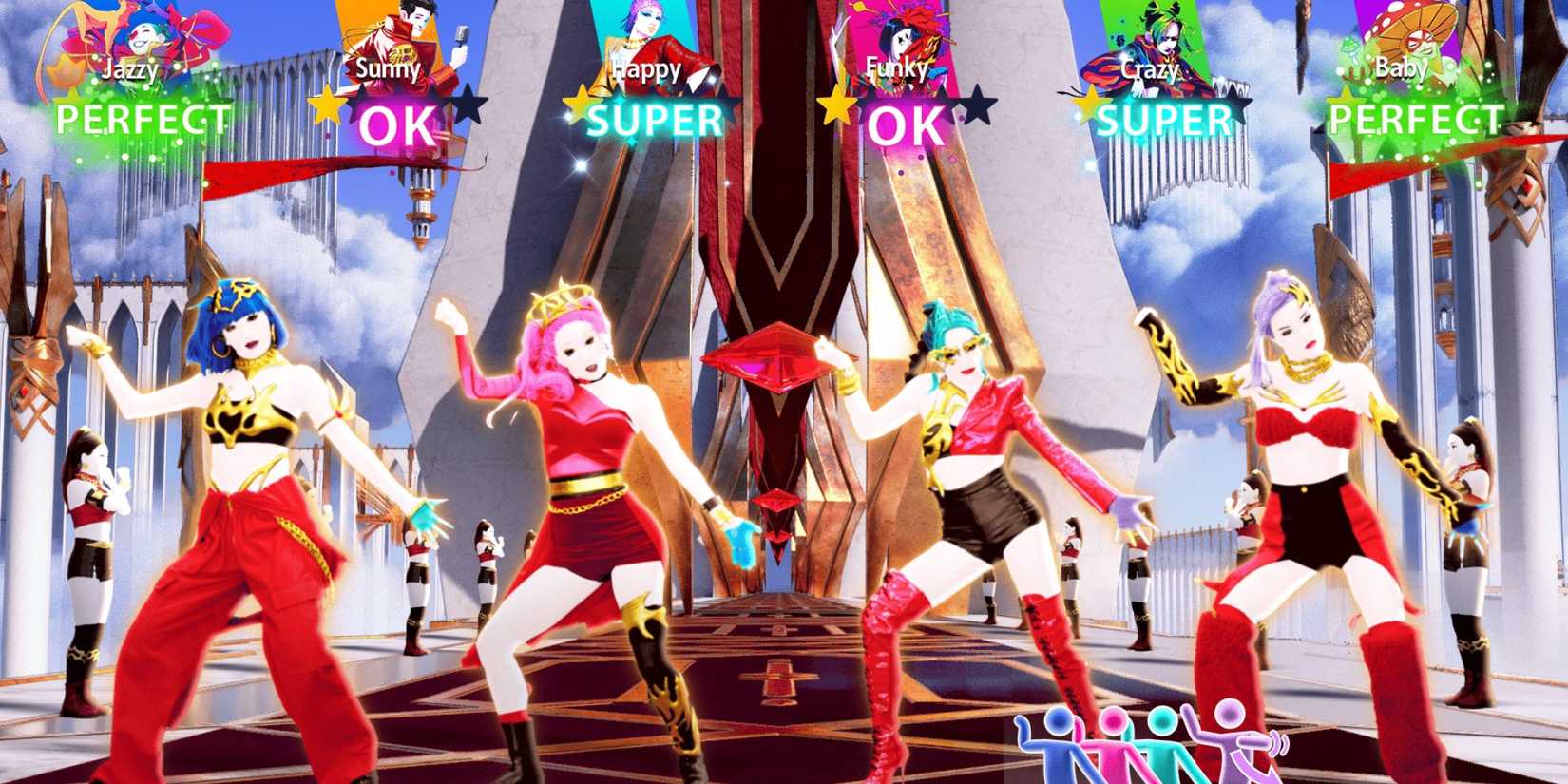Select the purple singing dancer icon
Screen dimensions: 1568x784
click(x=1231, y=746)
